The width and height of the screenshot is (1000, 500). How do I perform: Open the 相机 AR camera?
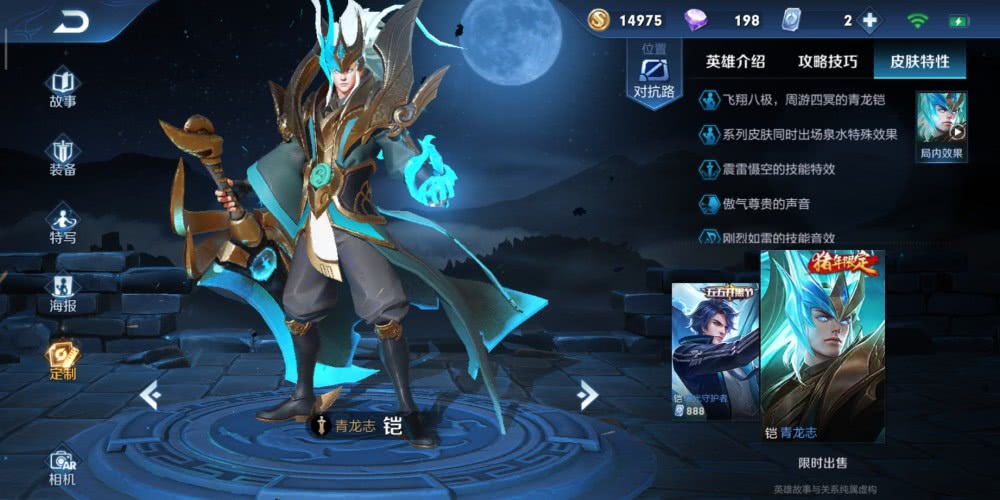(x=63, y=467)
